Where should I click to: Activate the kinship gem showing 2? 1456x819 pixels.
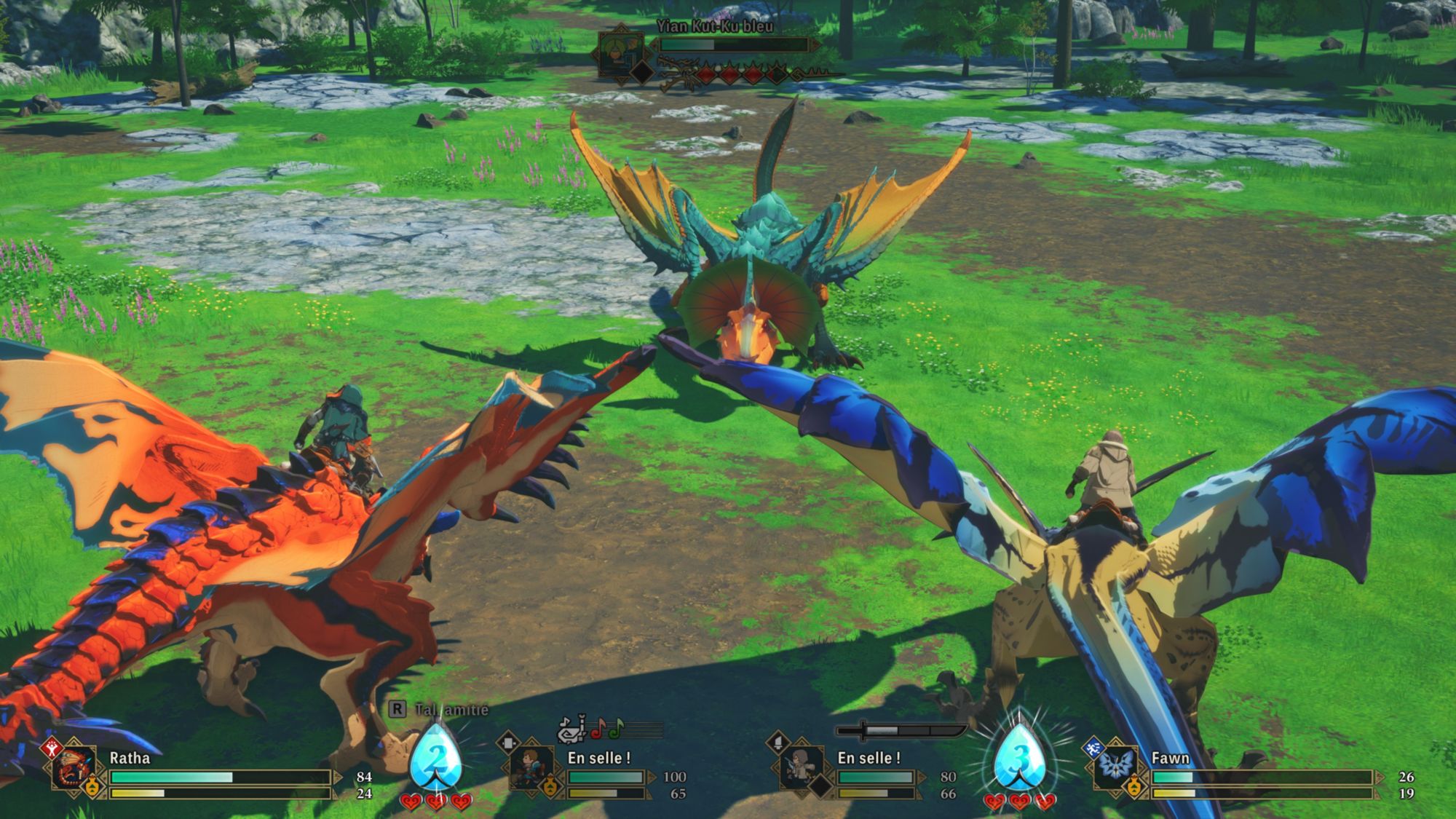pos(435,758)
